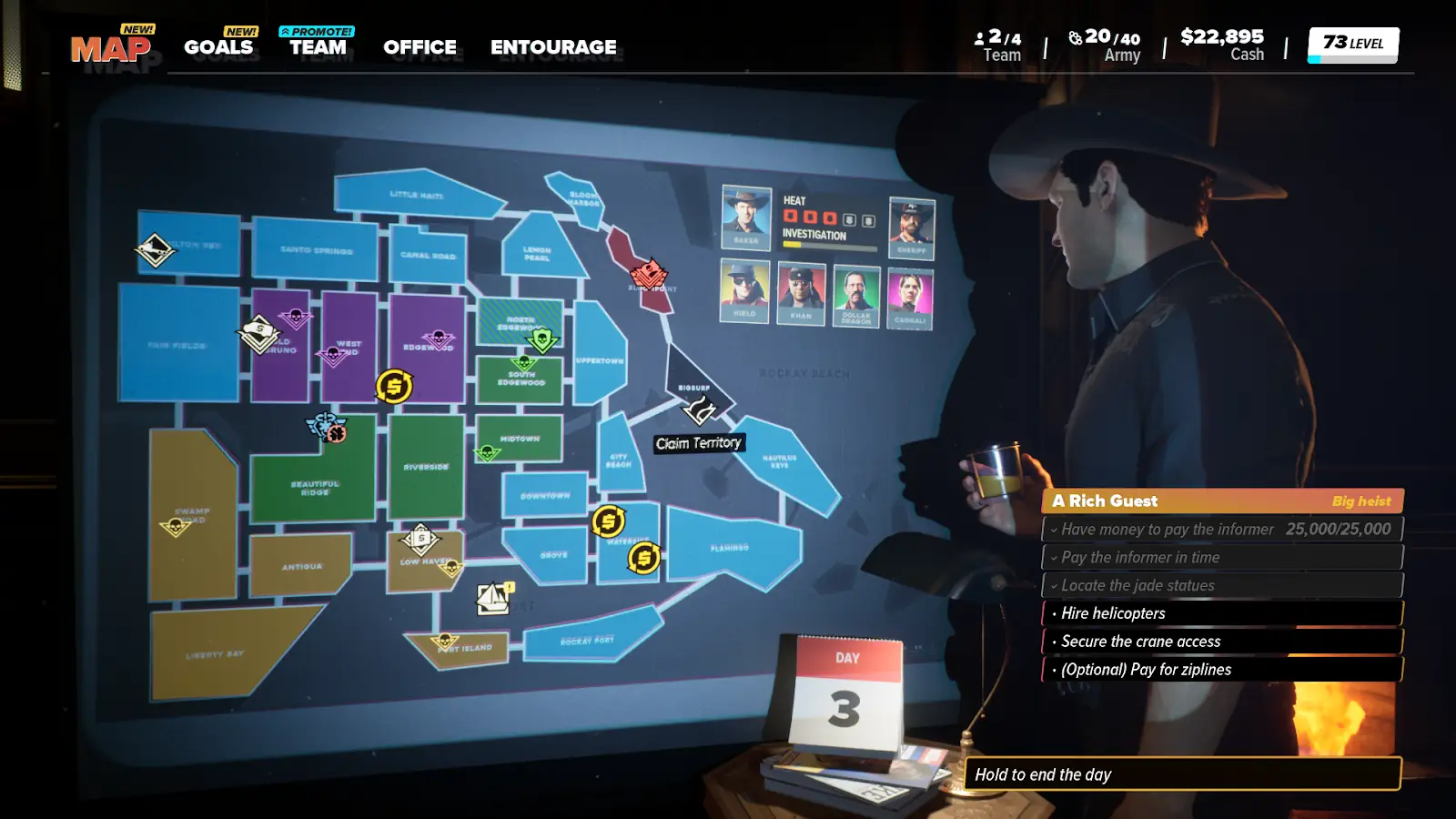Hold to end the day button
Viewport: 1456px width, 819px height.
click(1181, 774)
